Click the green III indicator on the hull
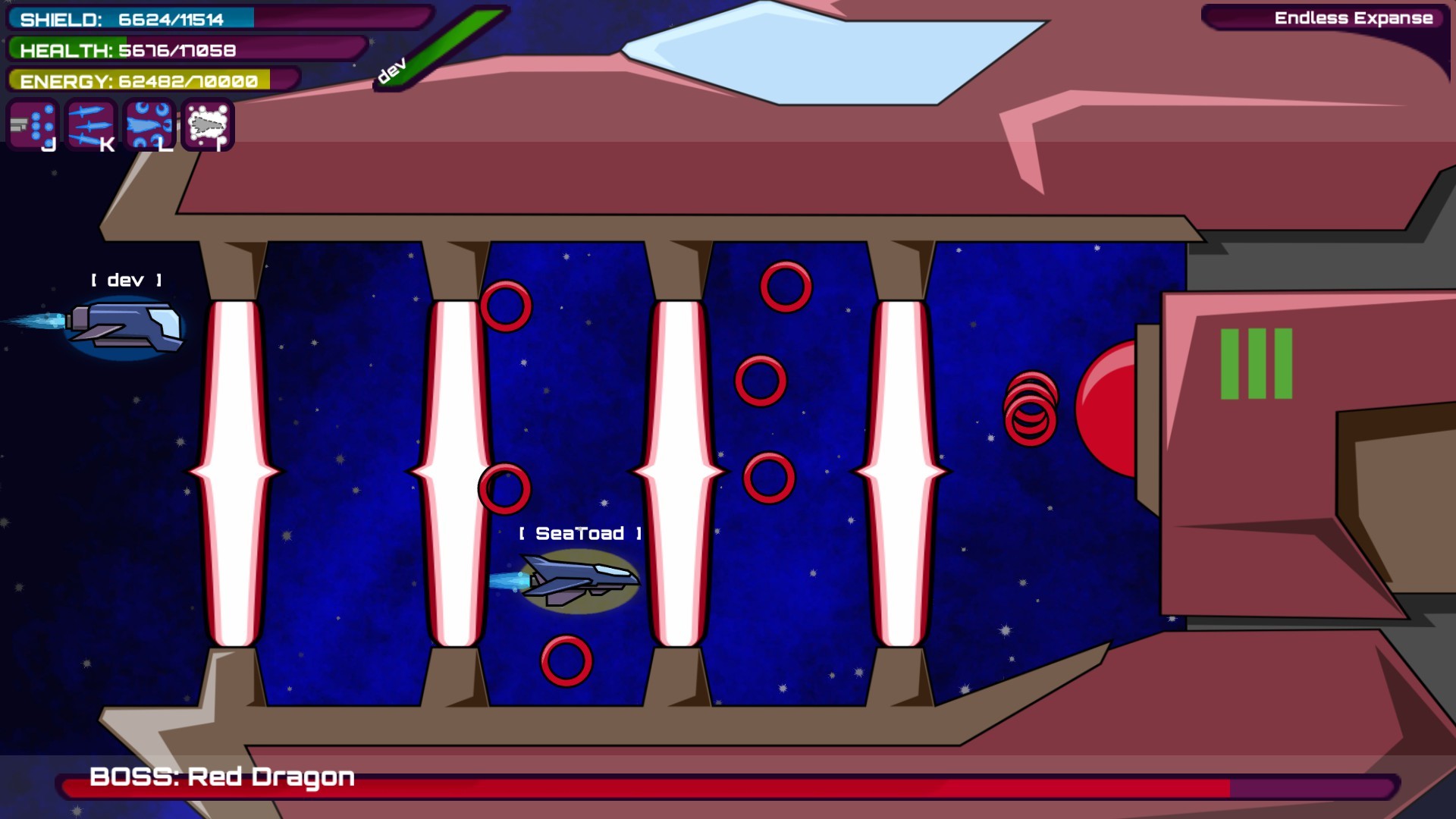Image resolution: width=1456 pixels, height=819 pixels. pos(1255,364)
